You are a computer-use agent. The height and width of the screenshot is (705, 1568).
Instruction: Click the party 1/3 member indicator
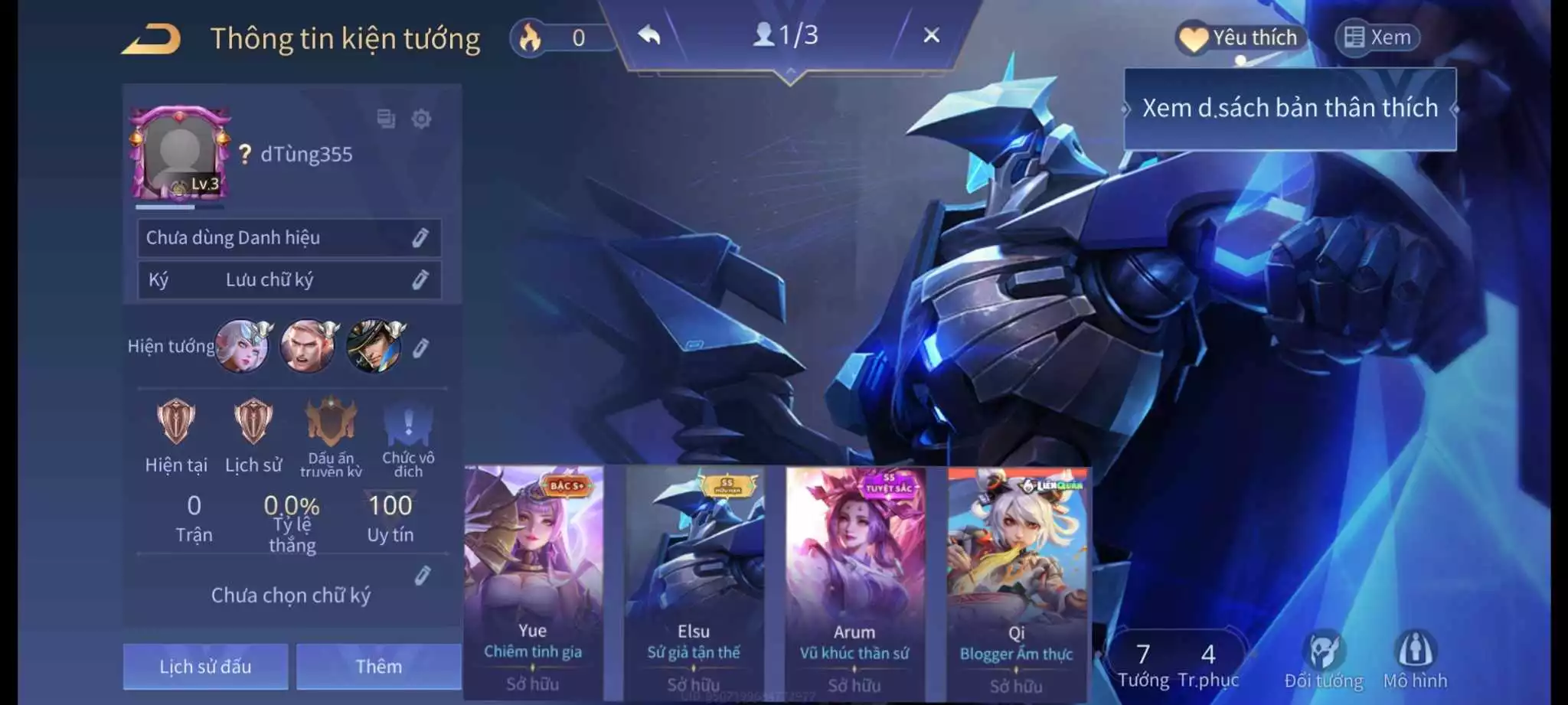coord(786,35)
